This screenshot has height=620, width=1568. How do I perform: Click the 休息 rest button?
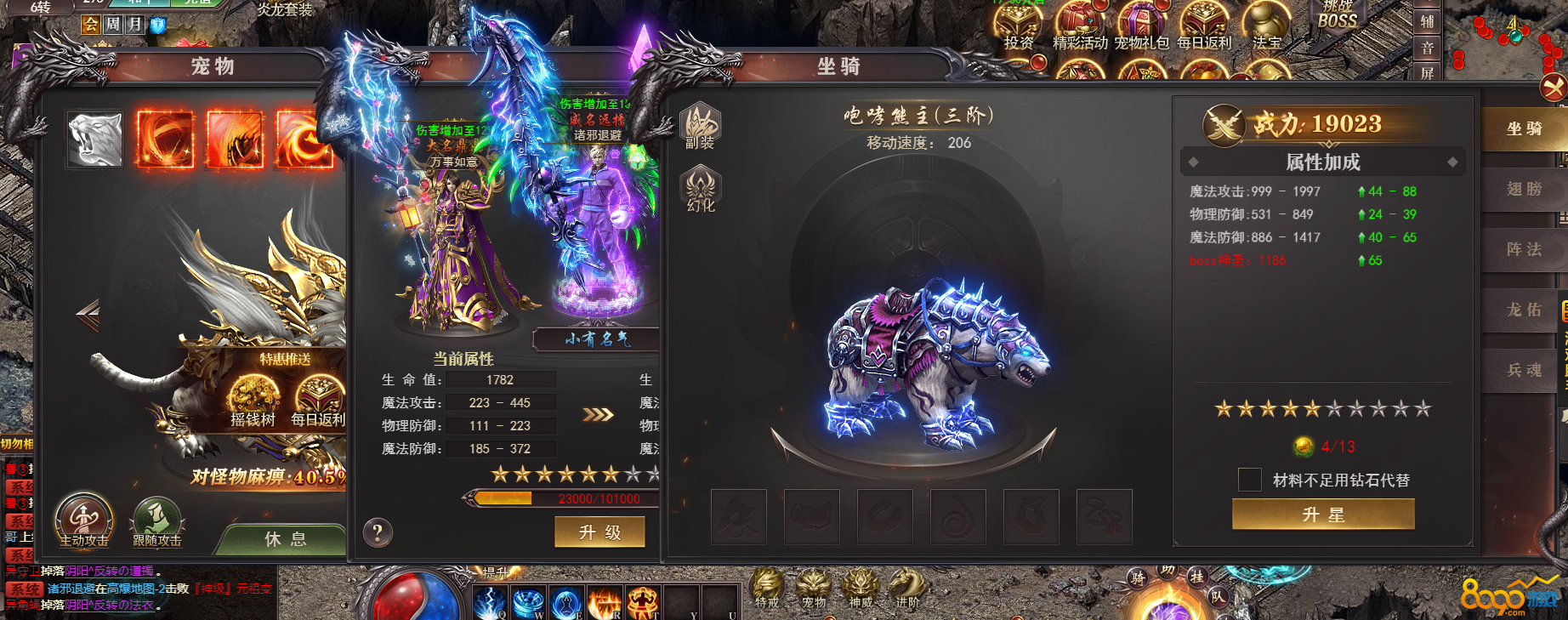[x=285, y=538]
